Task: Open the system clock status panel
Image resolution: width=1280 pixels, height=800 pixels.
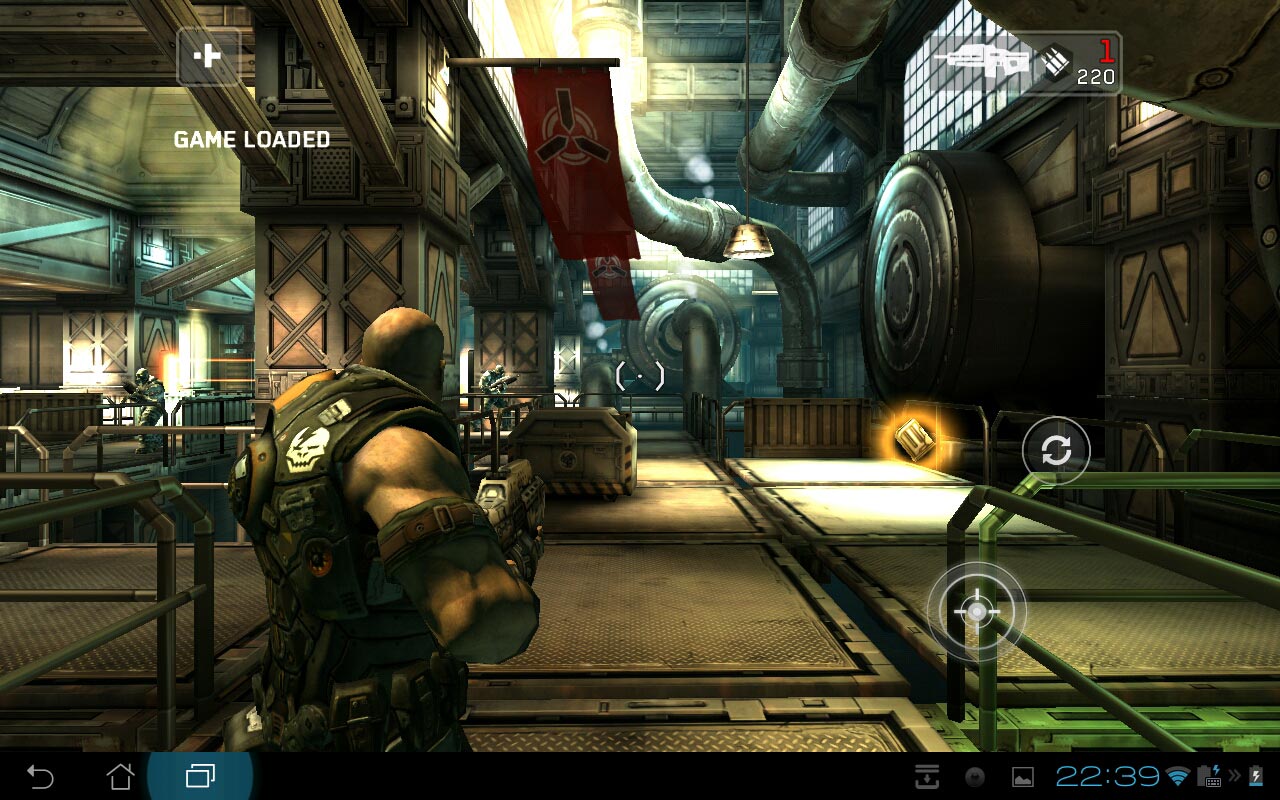Action: click(1107, 776)
